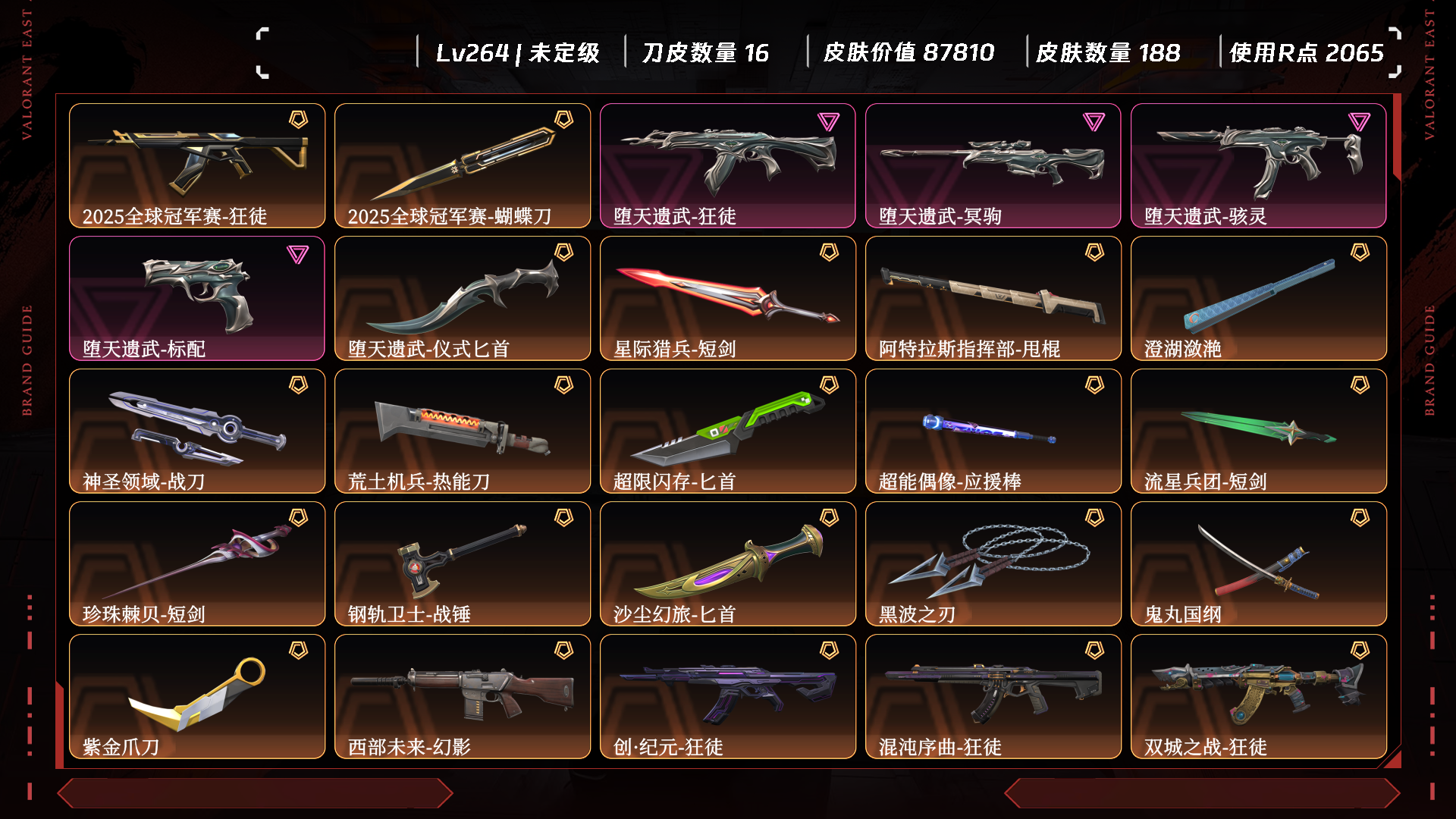
Task: Choose the 星际猎兵-短剑 red sword tile
Action: [x=728, y=298]
